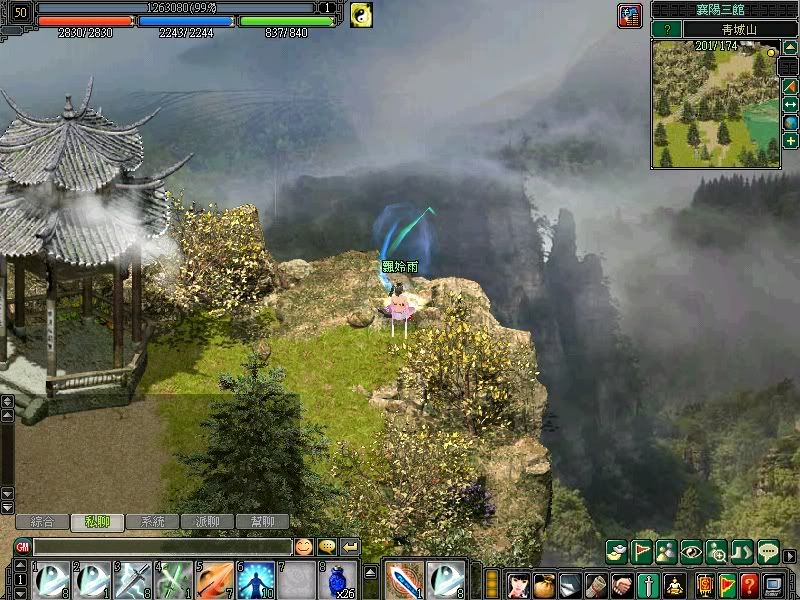
Task: Click the minimap of 青城山
Action: coord(713,104)
